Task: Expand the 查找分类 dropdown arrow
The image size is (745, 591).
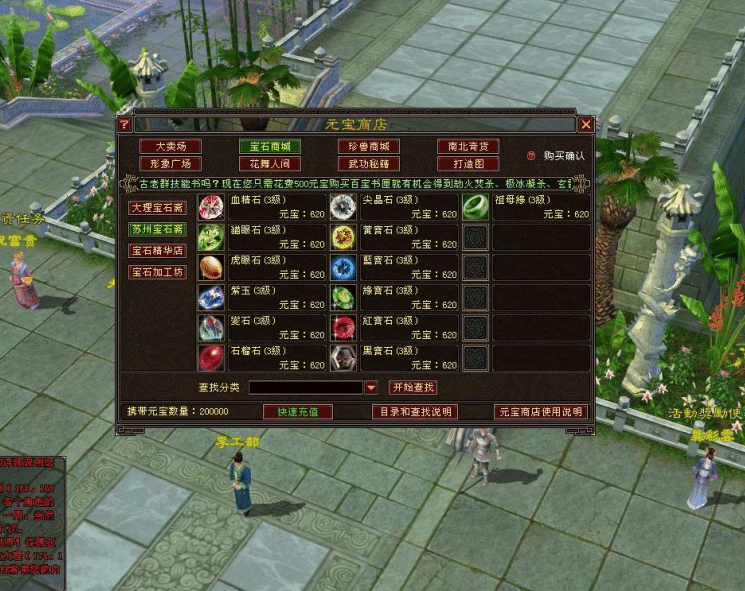Action: tap(370, 388)
